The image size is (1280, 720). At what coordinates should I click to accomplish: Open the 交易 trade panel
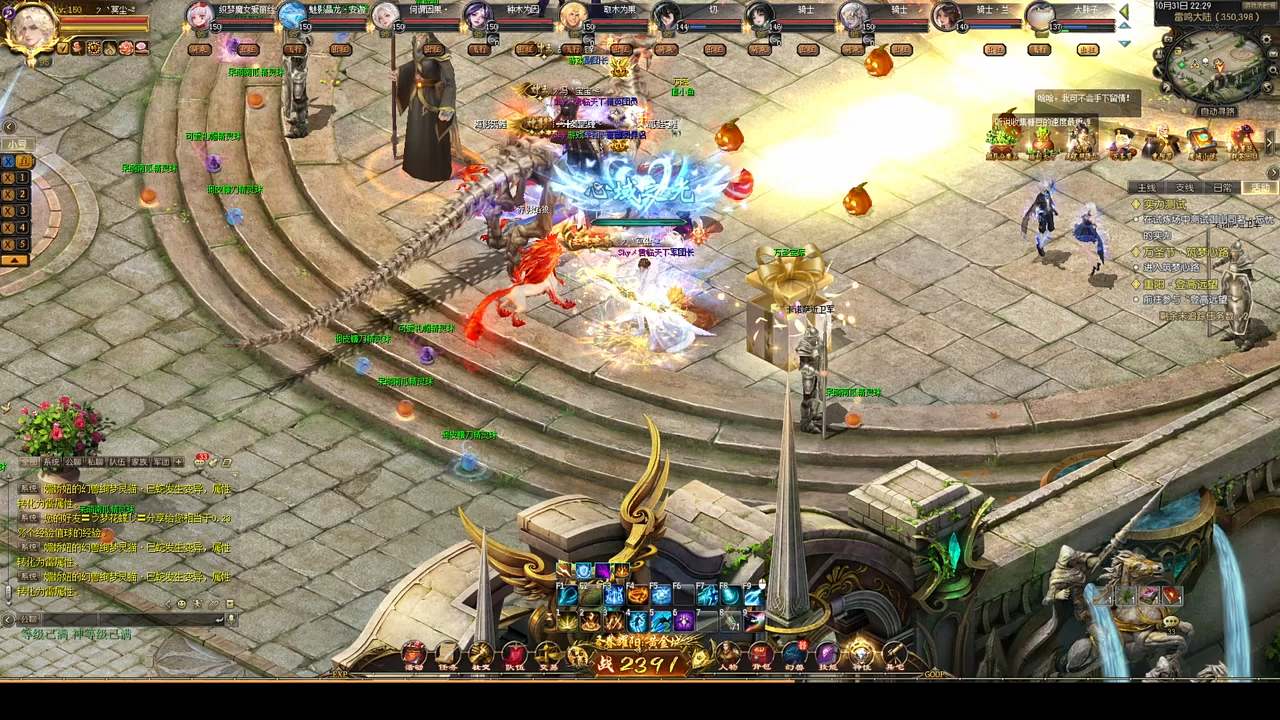pyautogui.click(x=546, y=653)
